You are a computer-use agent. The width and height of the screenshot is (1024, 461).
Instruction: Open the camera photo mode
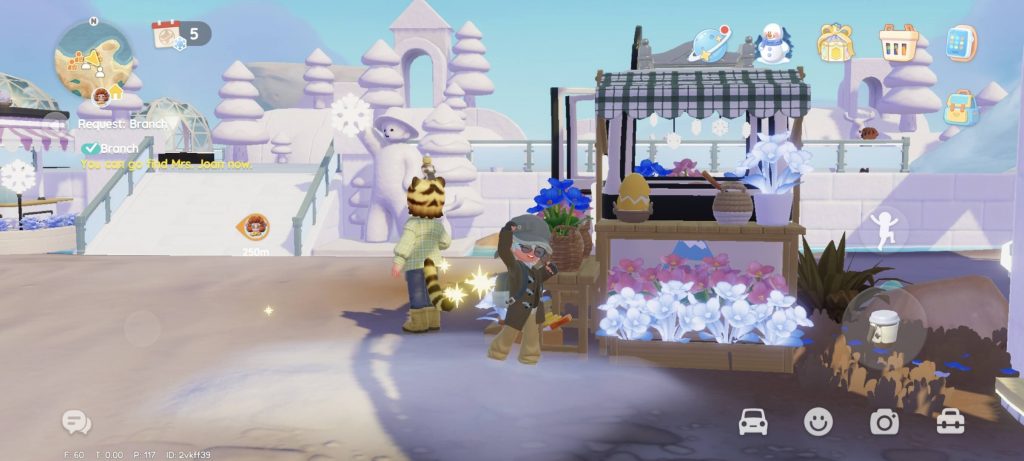[x=884, y=422]
